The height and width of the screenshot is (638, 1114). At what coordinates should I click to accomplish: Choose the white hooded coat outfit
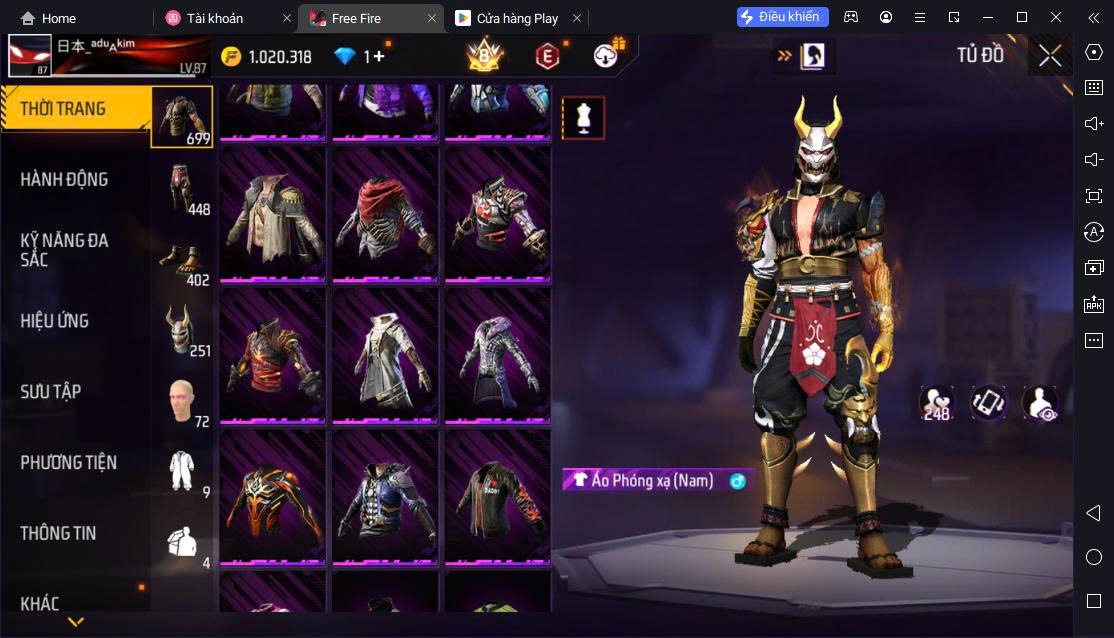click(385, 354)
